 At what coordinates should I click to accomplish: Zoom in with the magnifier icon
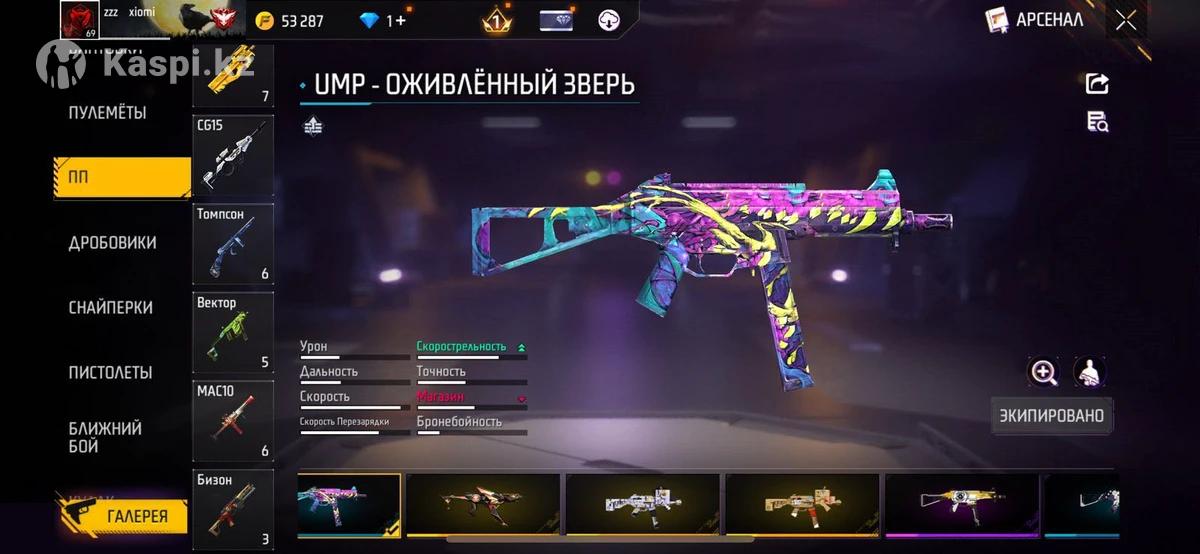pos(1044,373)
